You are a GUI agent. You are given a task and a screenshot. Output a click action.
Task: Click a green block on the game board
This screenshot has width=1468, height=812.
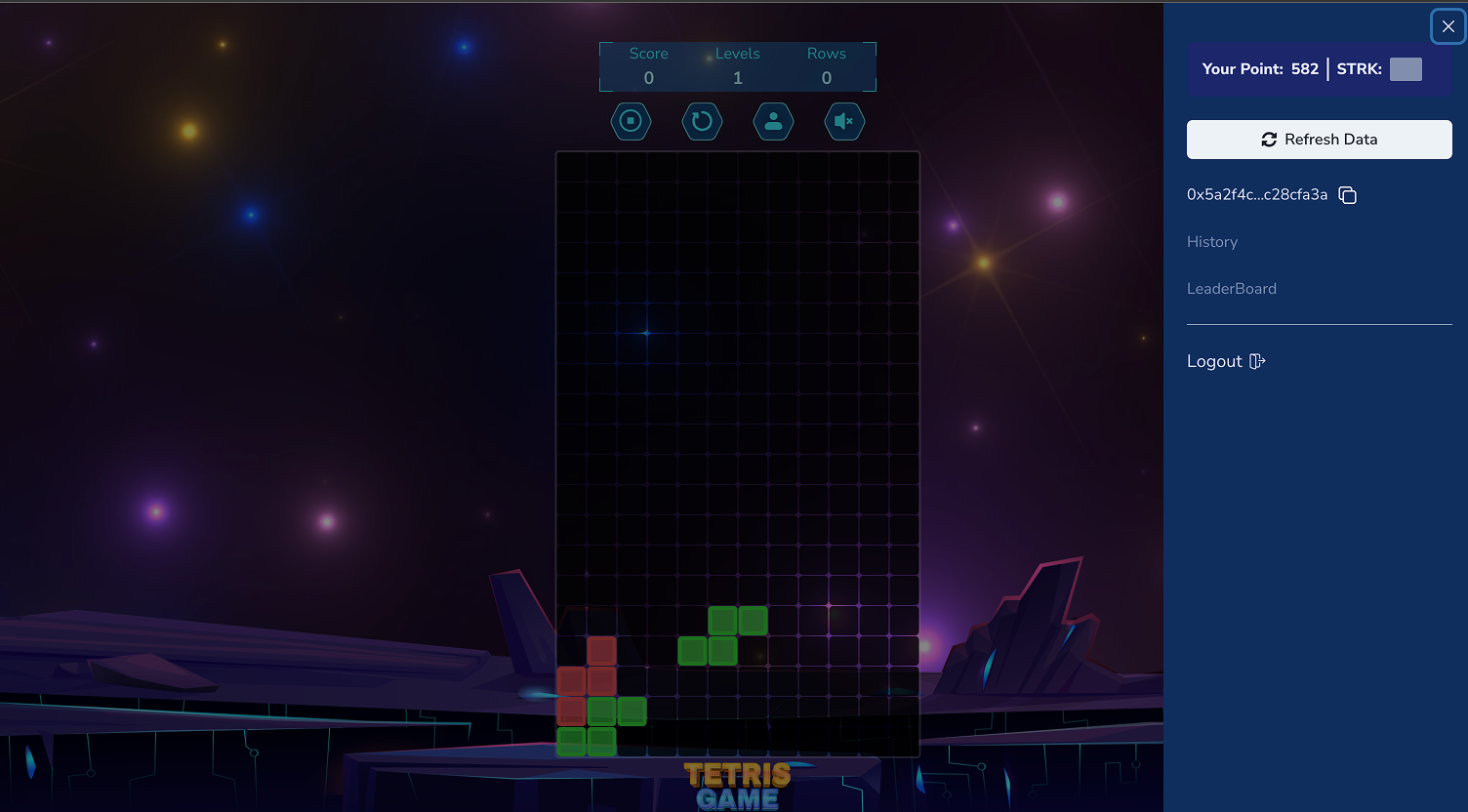722,621
